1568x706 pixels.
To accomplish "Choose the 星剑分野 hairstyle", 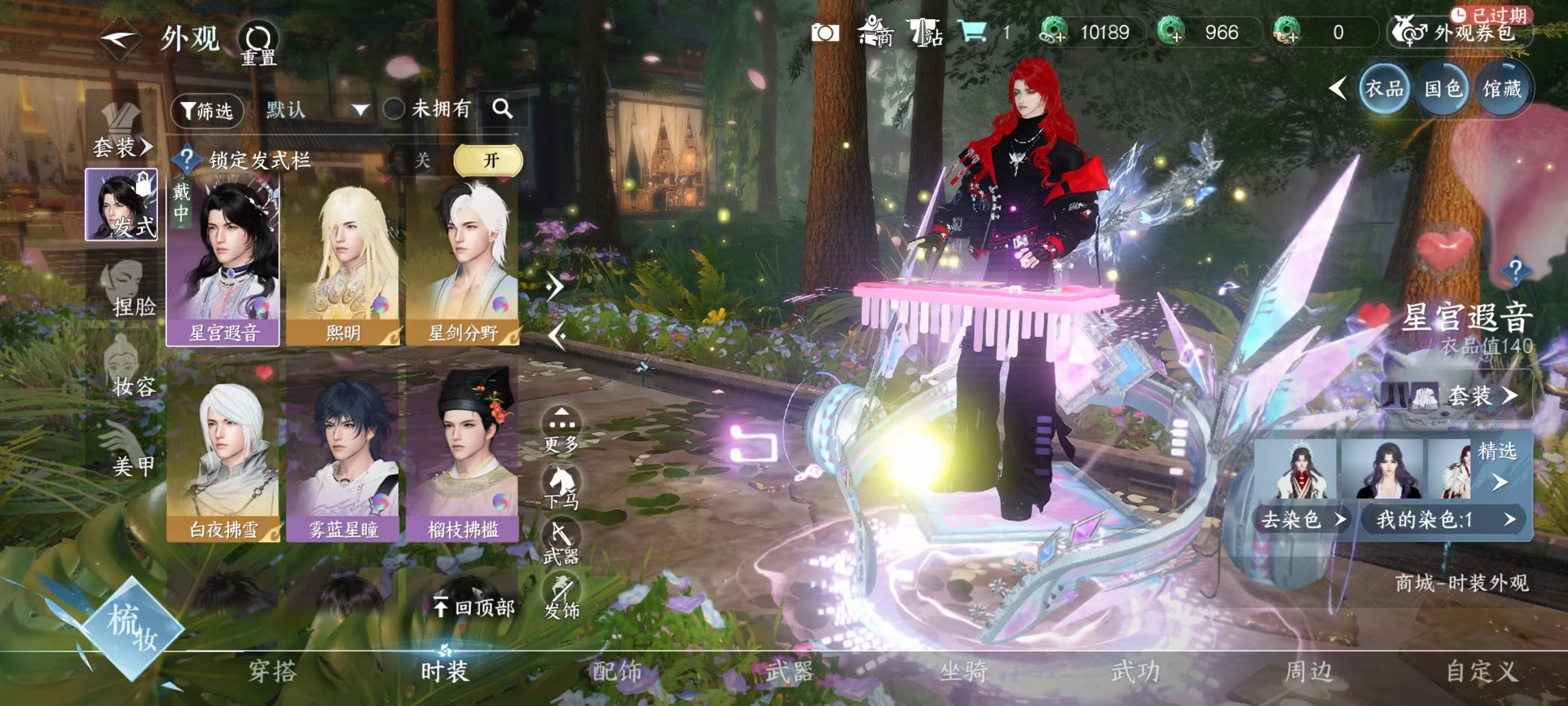I will click(463, 266).
